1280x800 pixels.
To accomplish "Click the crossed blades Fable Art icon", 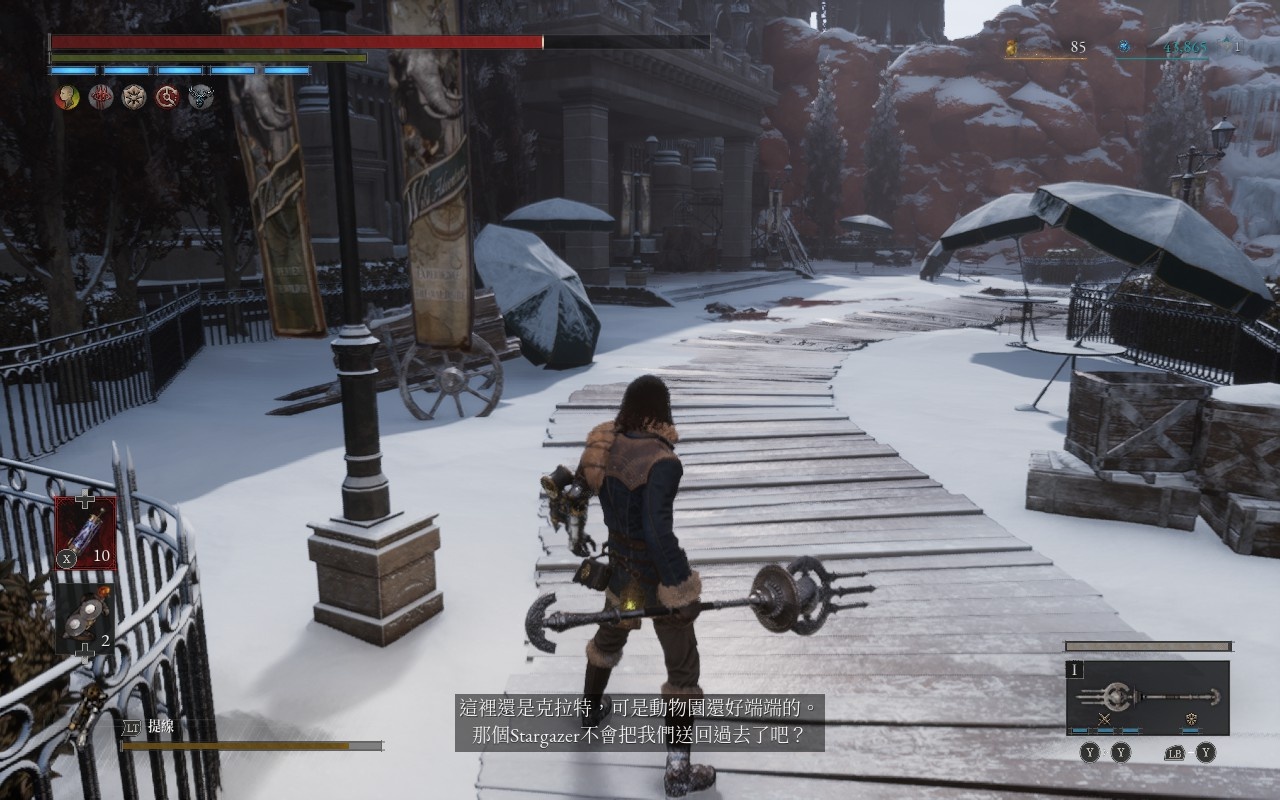I will [x=1105, y=719].
